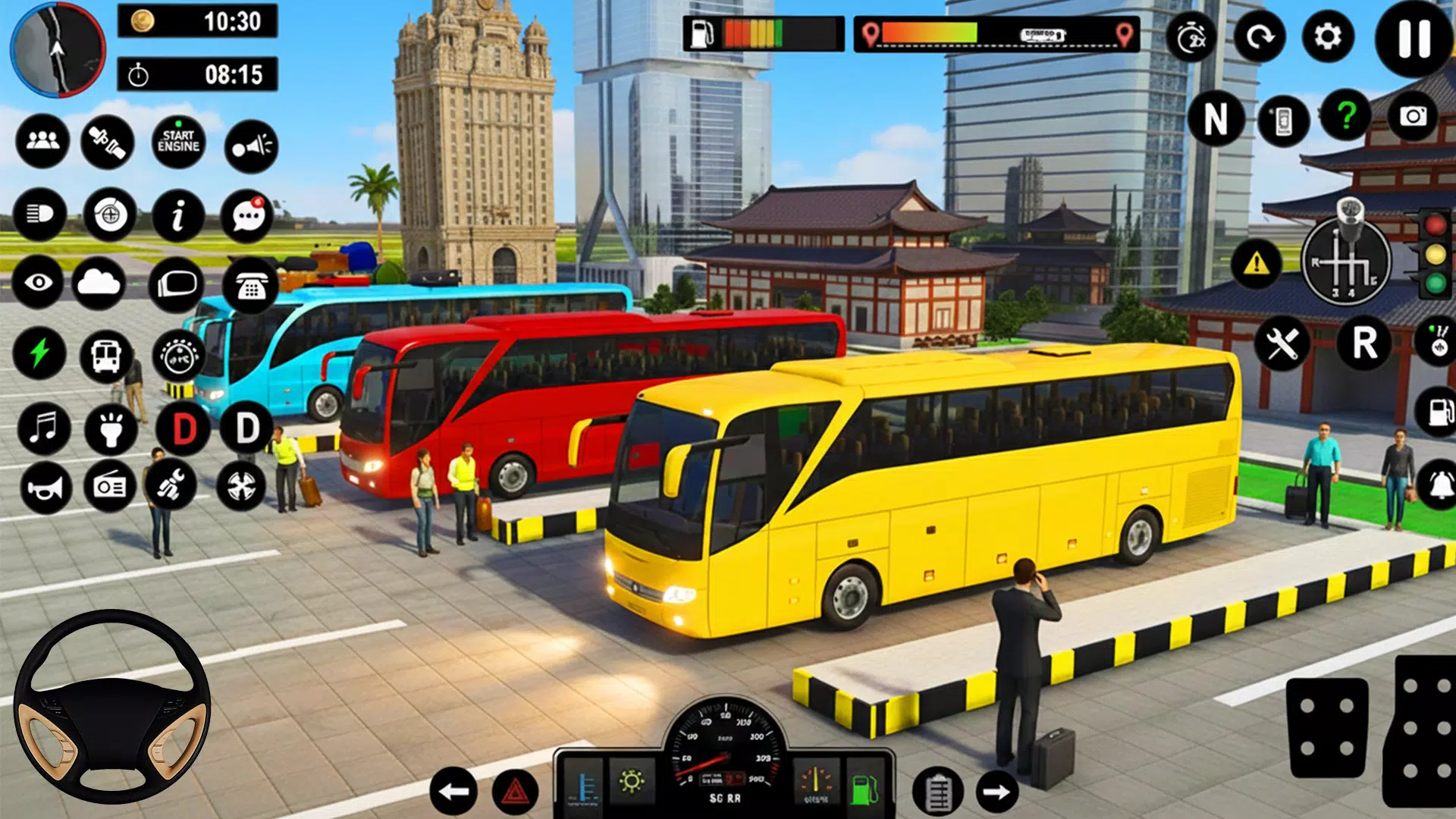Screen dimensions: 1456x819
Task: Click the minimap compass
Action: pos(58,49)
